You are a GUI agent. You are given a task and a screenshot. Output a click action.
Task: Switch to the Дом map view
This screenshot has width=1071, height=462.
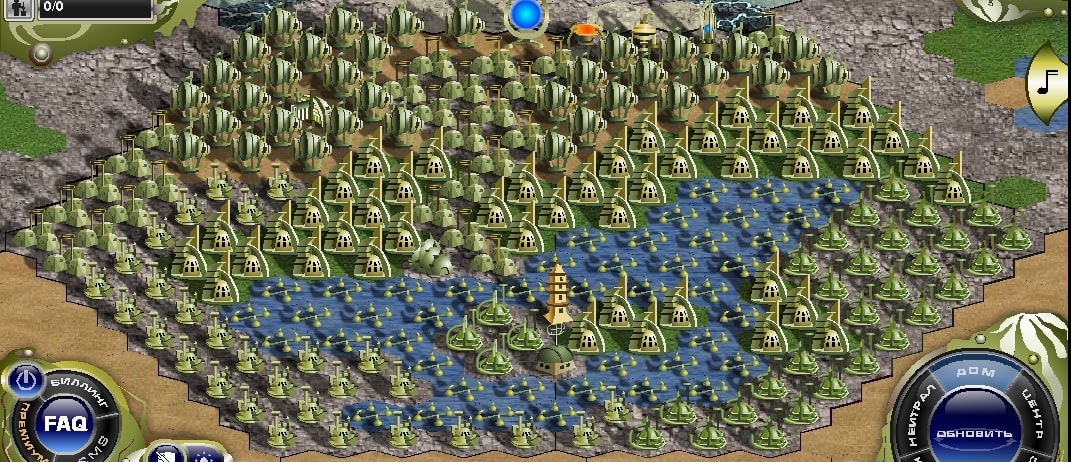pyautogui.click(x=974, y=372)
